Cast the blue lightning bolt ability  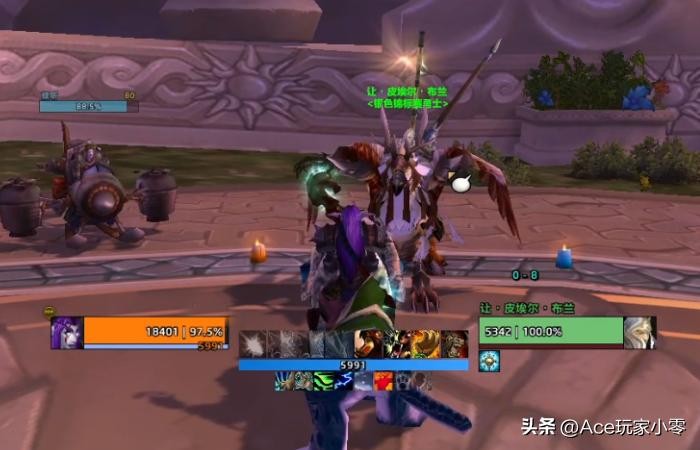tap(343, 381)
